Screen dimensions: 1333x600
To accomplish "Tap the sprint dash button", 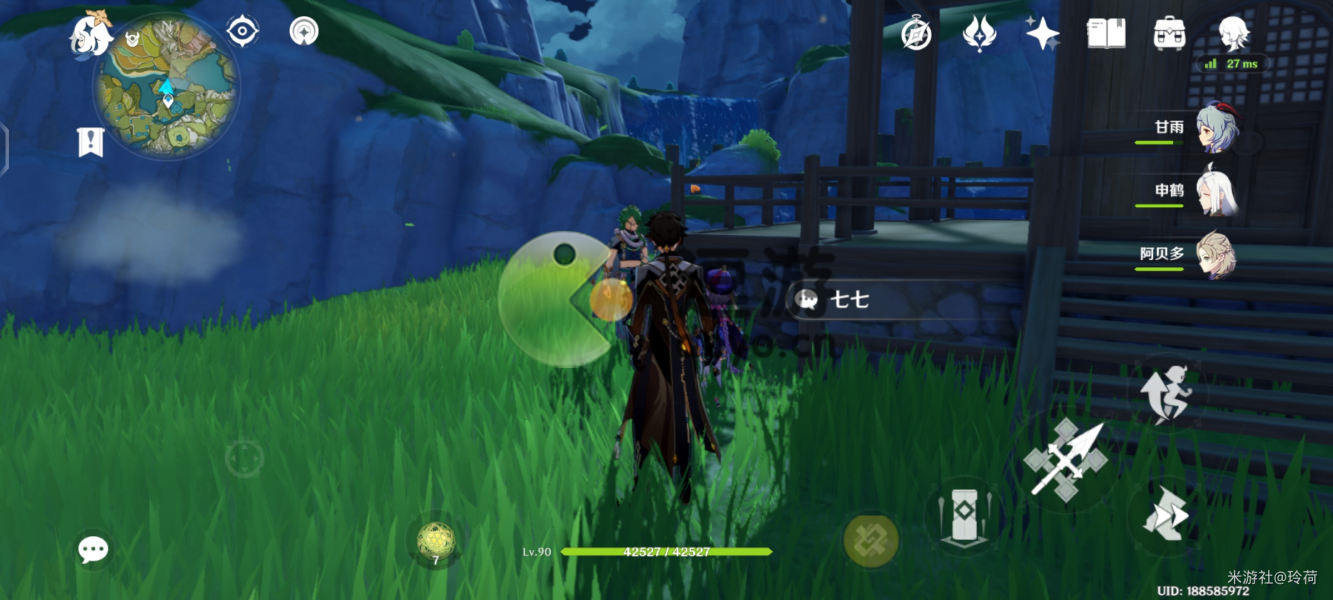I will coord(1166,517).
